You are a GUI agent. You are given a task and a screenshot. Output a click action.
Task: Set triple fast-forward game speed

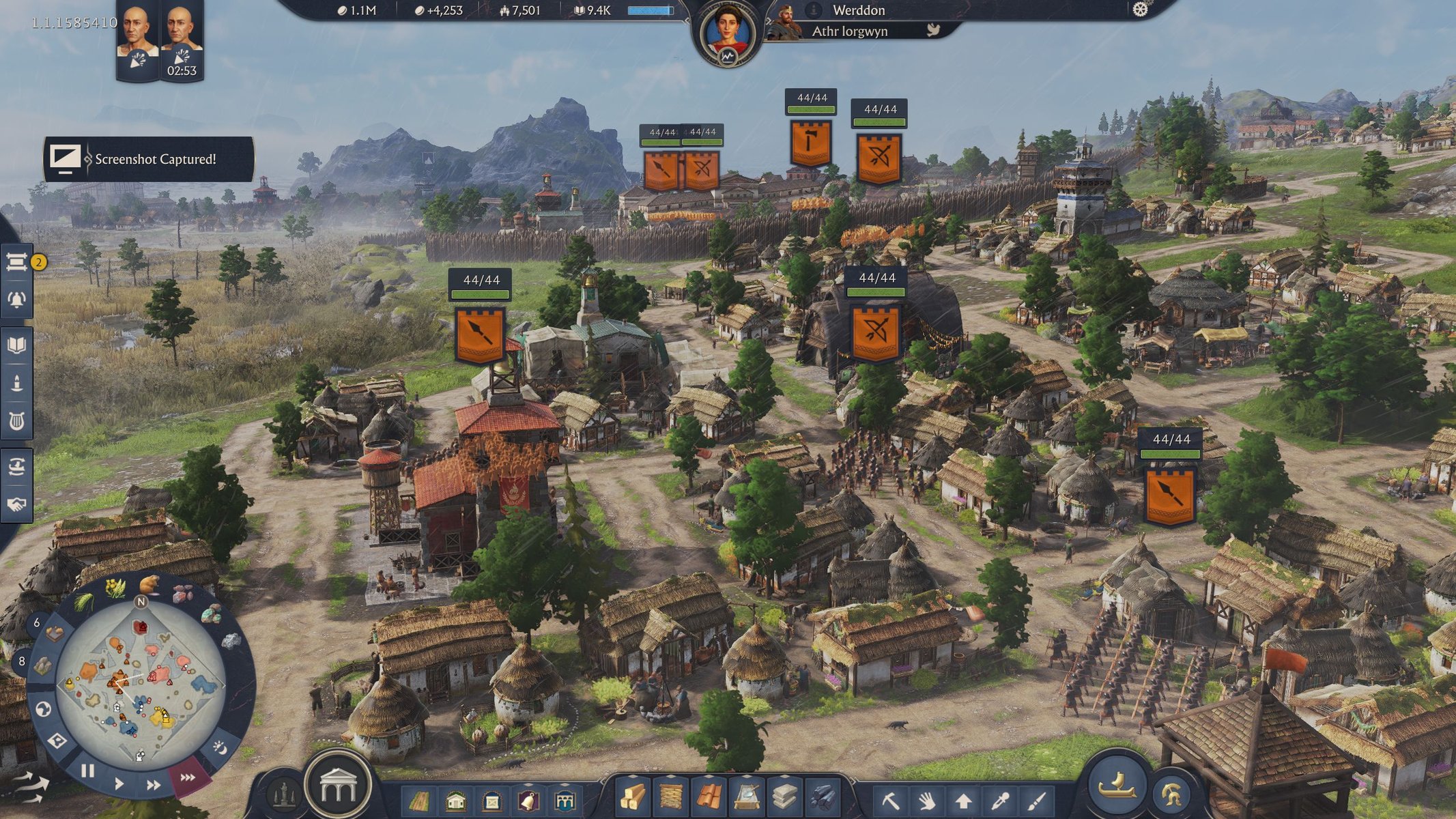188,777
